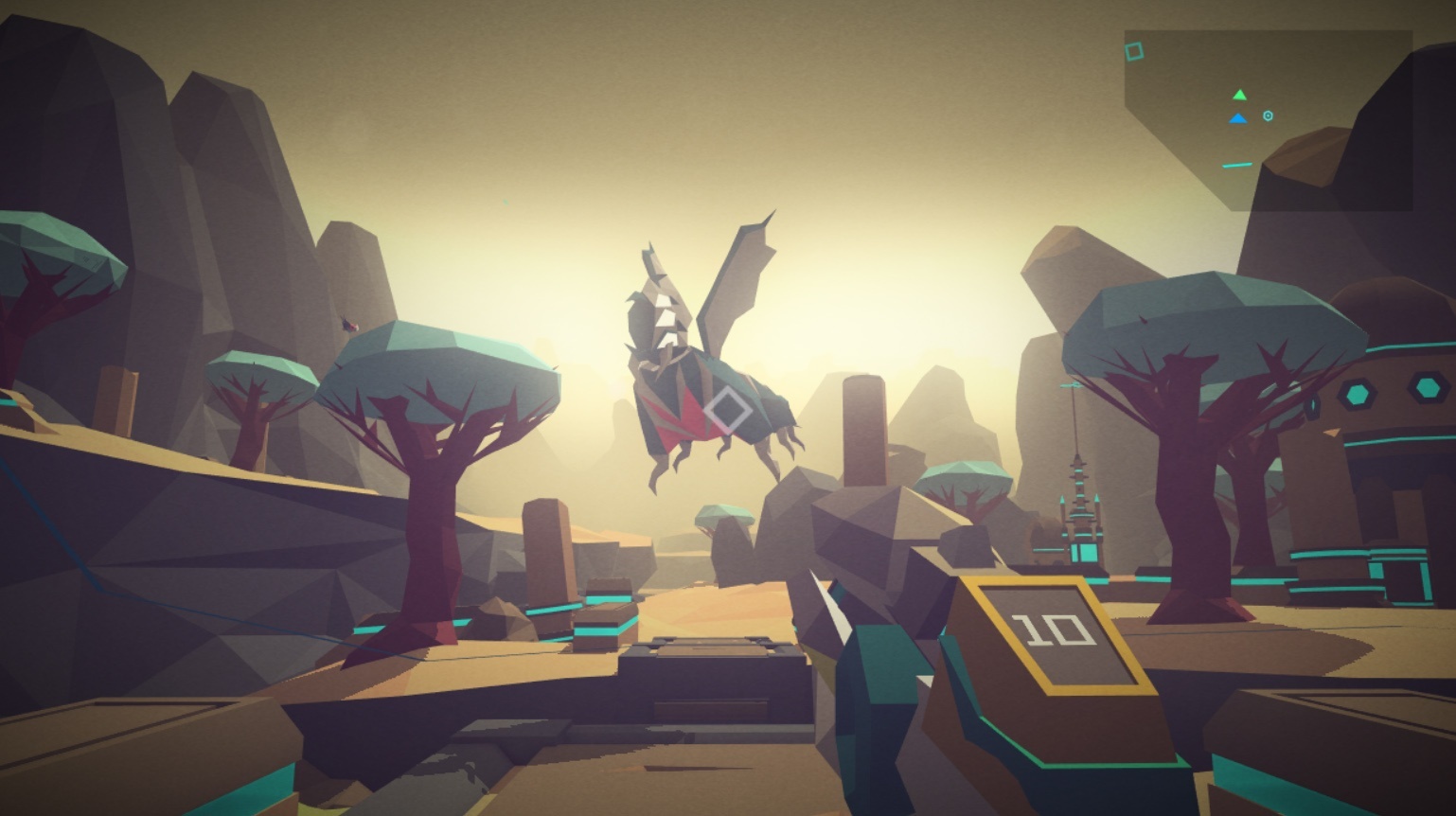This screenshot has height=816, width=1456.
Task: Click the white diamond targeting reticle
Action: click(x=729, y=410)
